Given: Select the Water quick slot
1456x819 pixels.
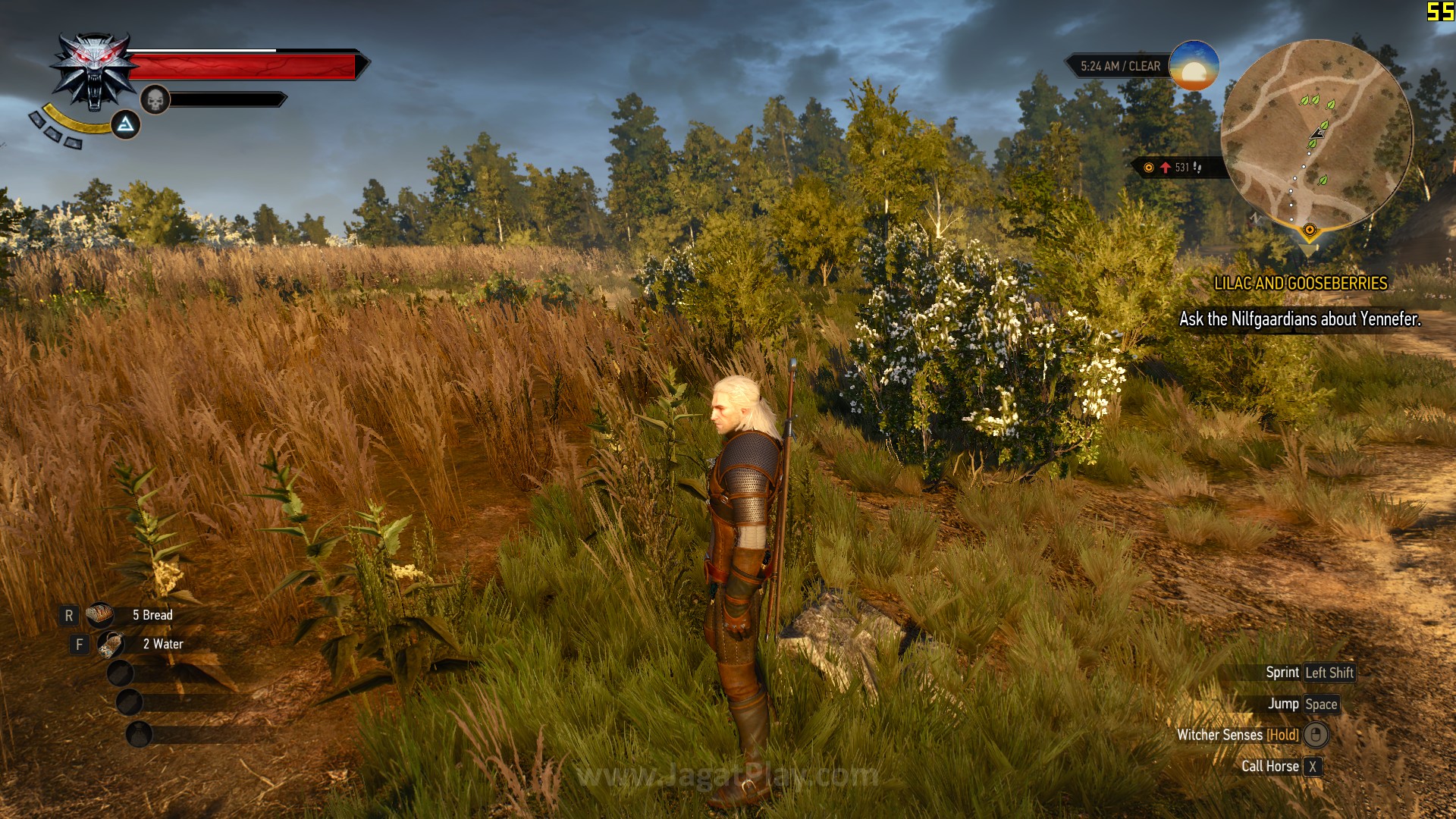Looking at the screenshot, I should coord(111,645).
